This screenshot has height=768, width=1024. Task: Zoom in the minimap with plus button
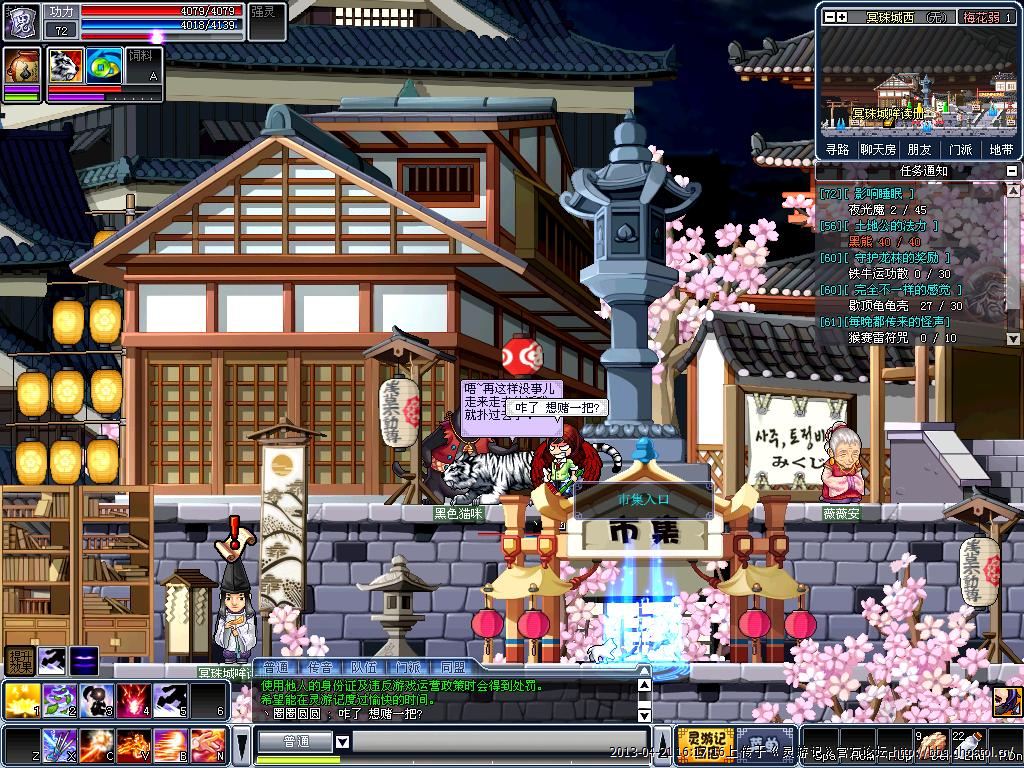(x=841, y=17)
